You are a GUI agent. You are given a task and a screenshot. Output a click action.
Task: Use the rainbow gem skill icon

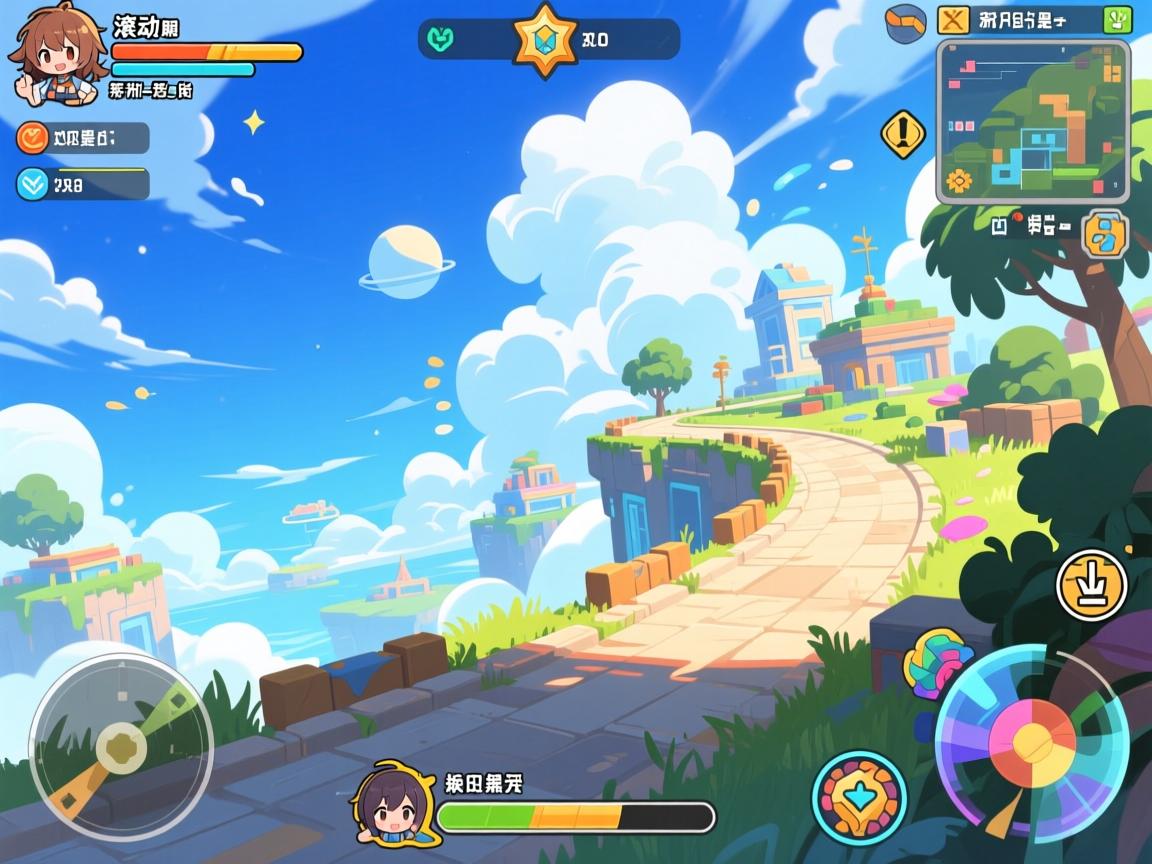coord(934,664)
